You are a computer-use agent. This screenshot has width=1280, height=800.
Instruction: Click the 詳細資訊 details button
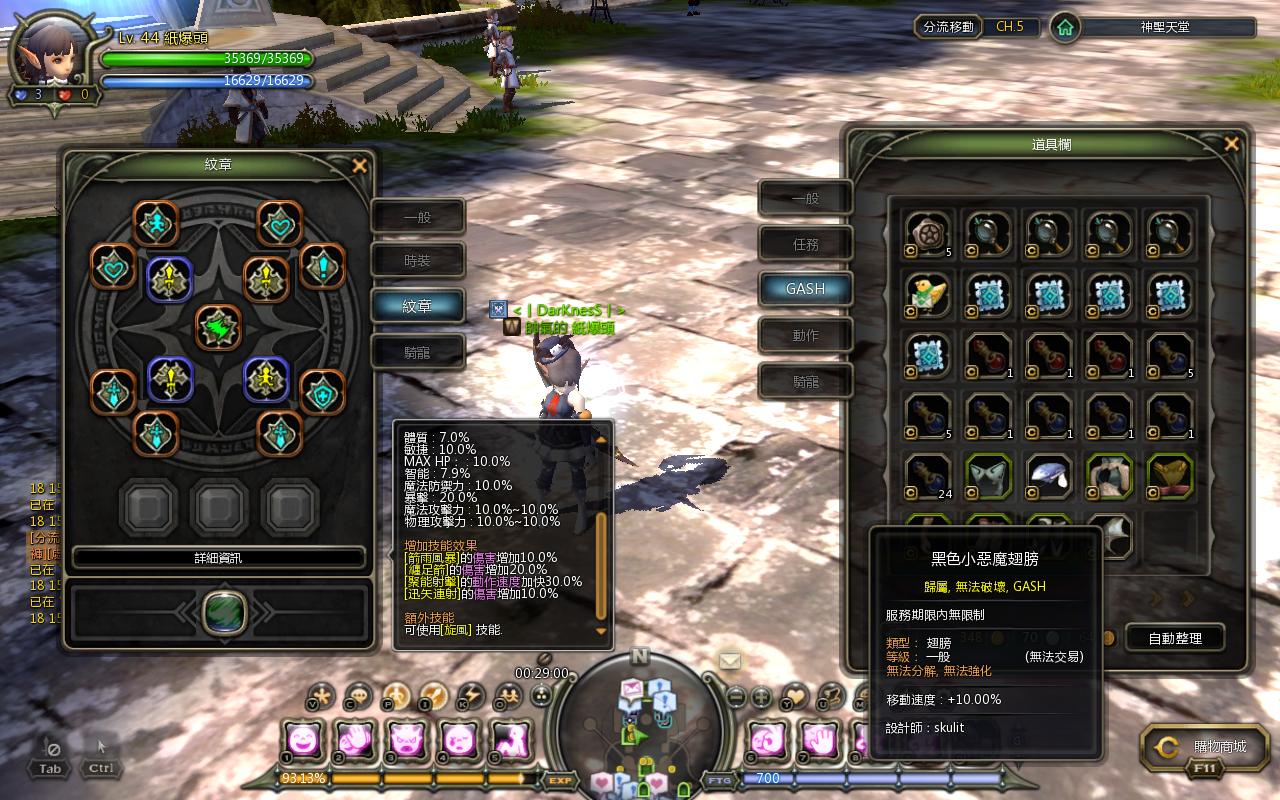coord(218,557)
